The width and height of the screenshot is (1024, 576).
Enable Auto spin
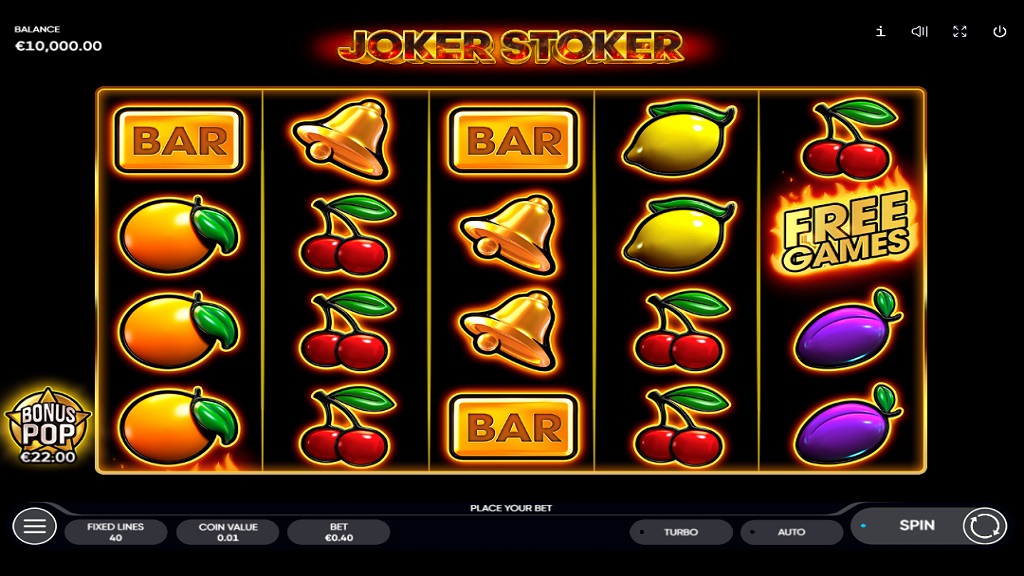click(x=791, y=532)
